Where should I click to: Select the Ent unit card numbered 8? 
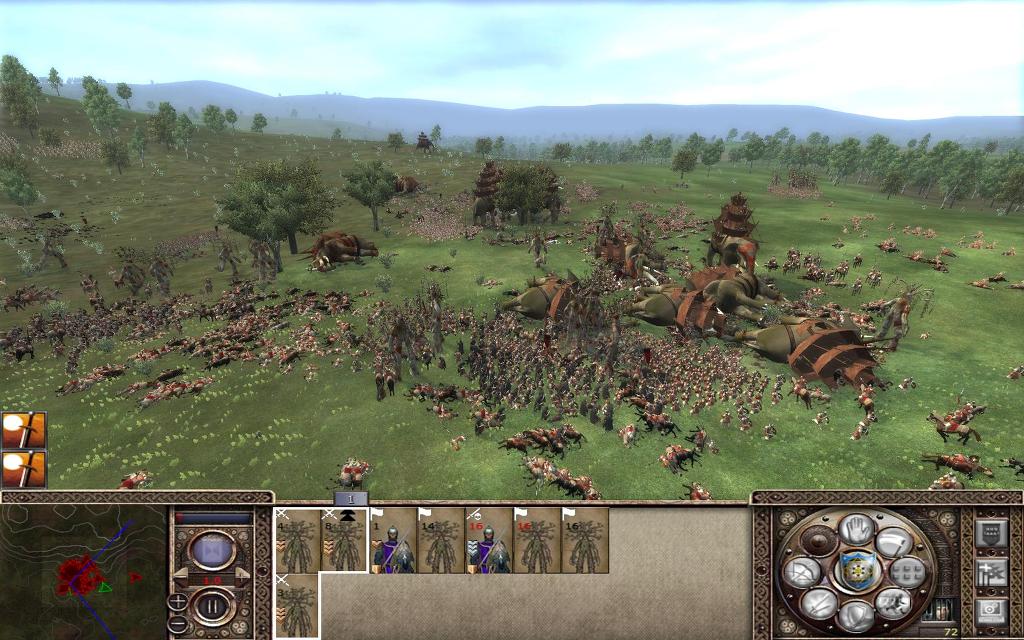coord(344,541)
